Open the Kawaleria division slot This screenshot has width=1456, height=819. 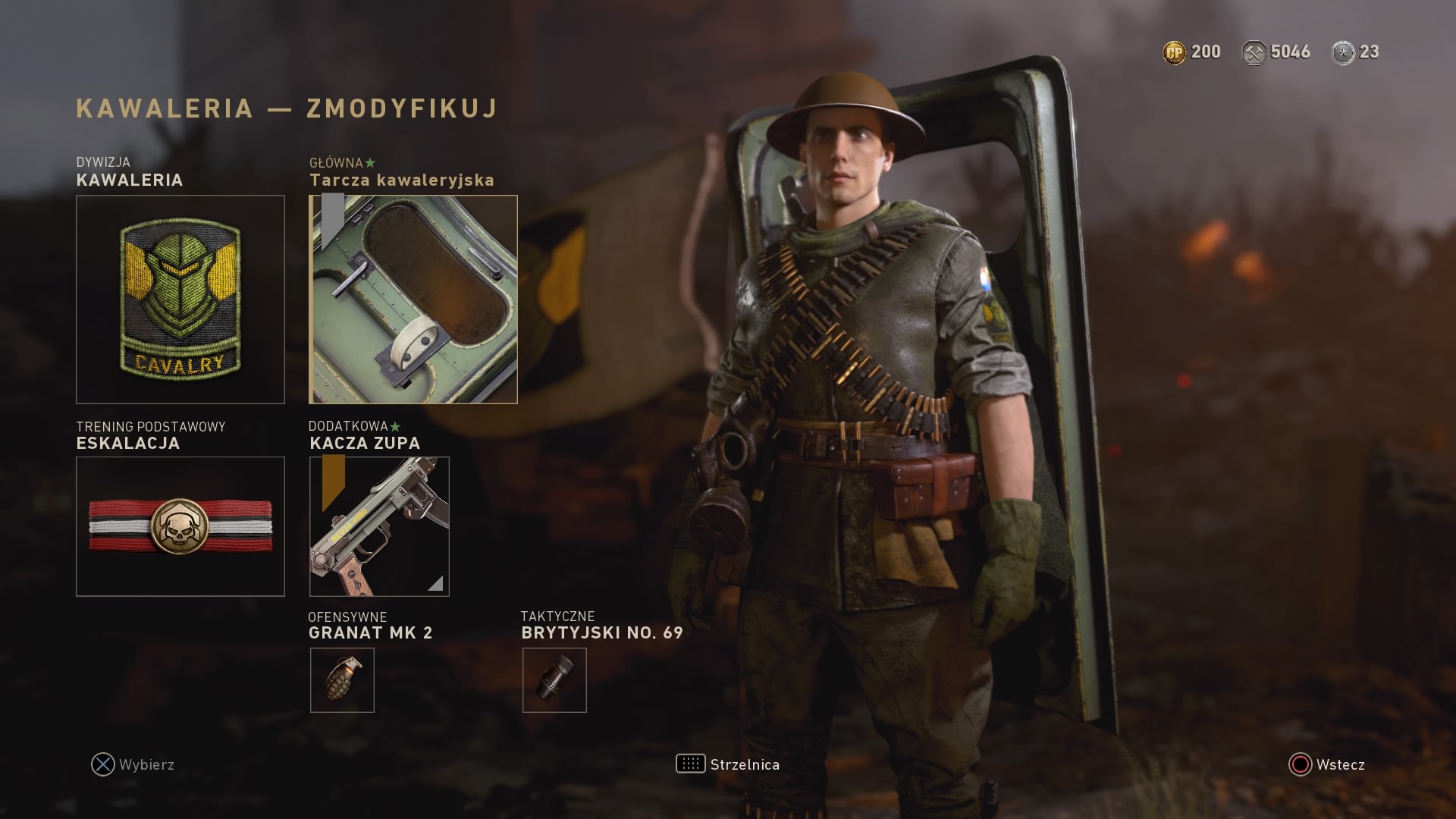[180, 299]
